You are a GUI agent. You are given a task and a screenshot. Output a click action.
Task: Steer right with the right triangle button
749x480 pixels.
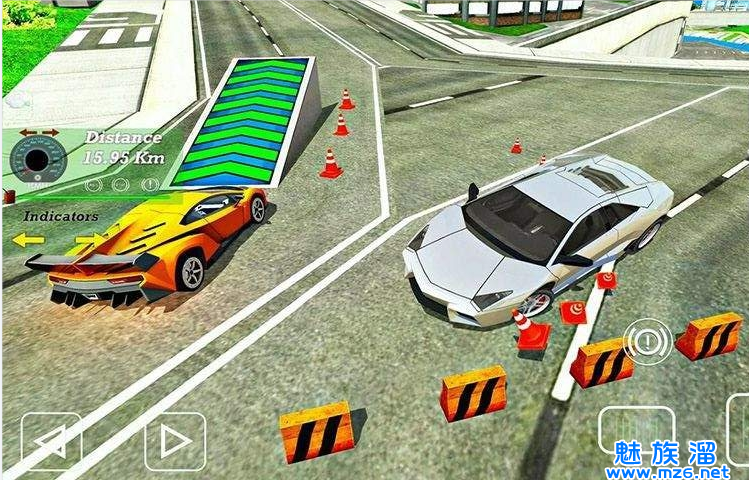tap(174, 441)
